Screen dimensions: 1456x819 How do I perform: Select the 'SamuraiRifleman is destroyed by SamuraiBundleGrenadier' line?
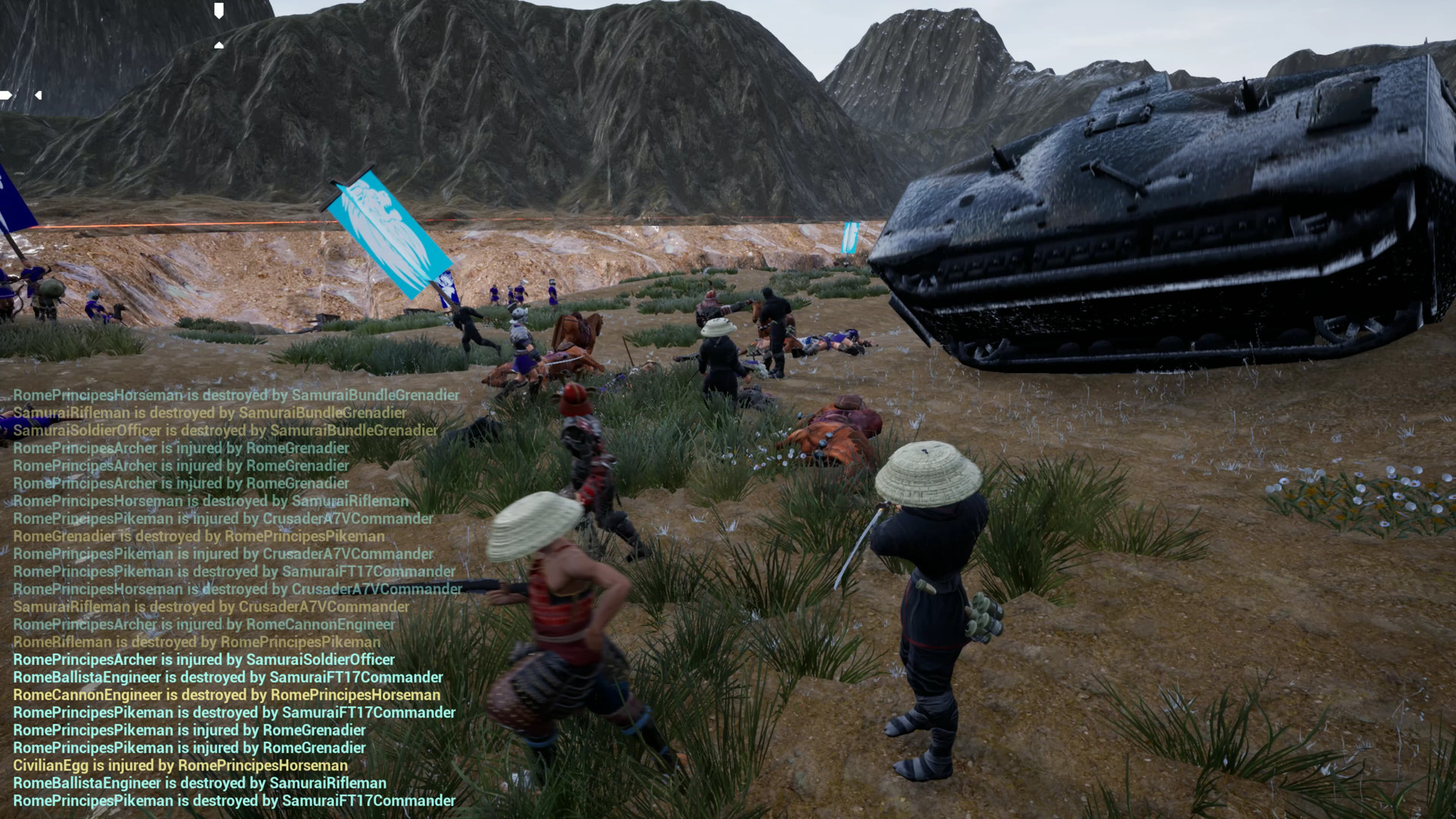tap(210, 413)
